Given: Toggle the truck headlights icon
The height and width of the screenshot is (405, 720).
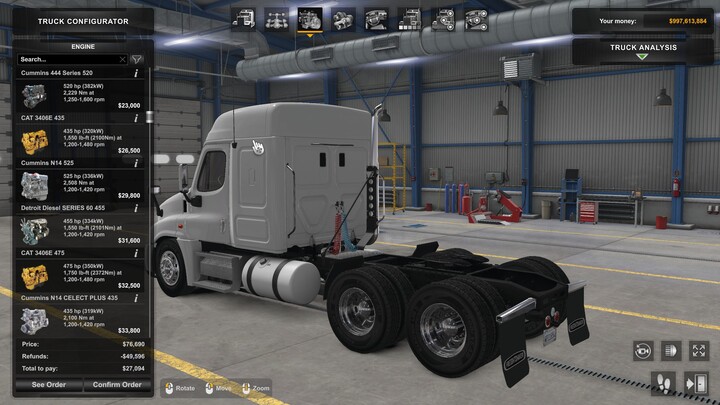Looking at the screenshot, I should click(671, 350).
